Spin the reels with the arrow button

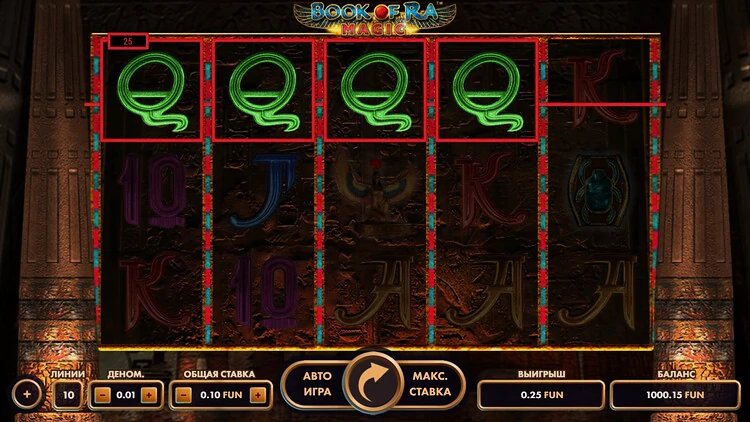(376, 383)
